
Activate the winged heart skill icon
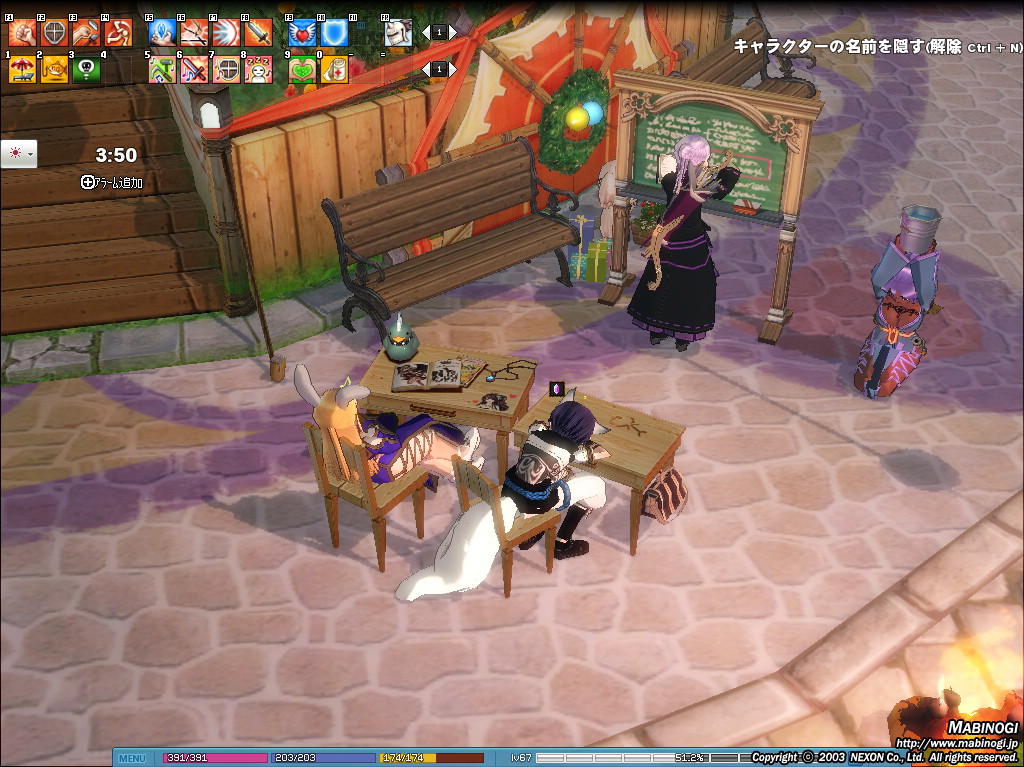coord(302,33)
